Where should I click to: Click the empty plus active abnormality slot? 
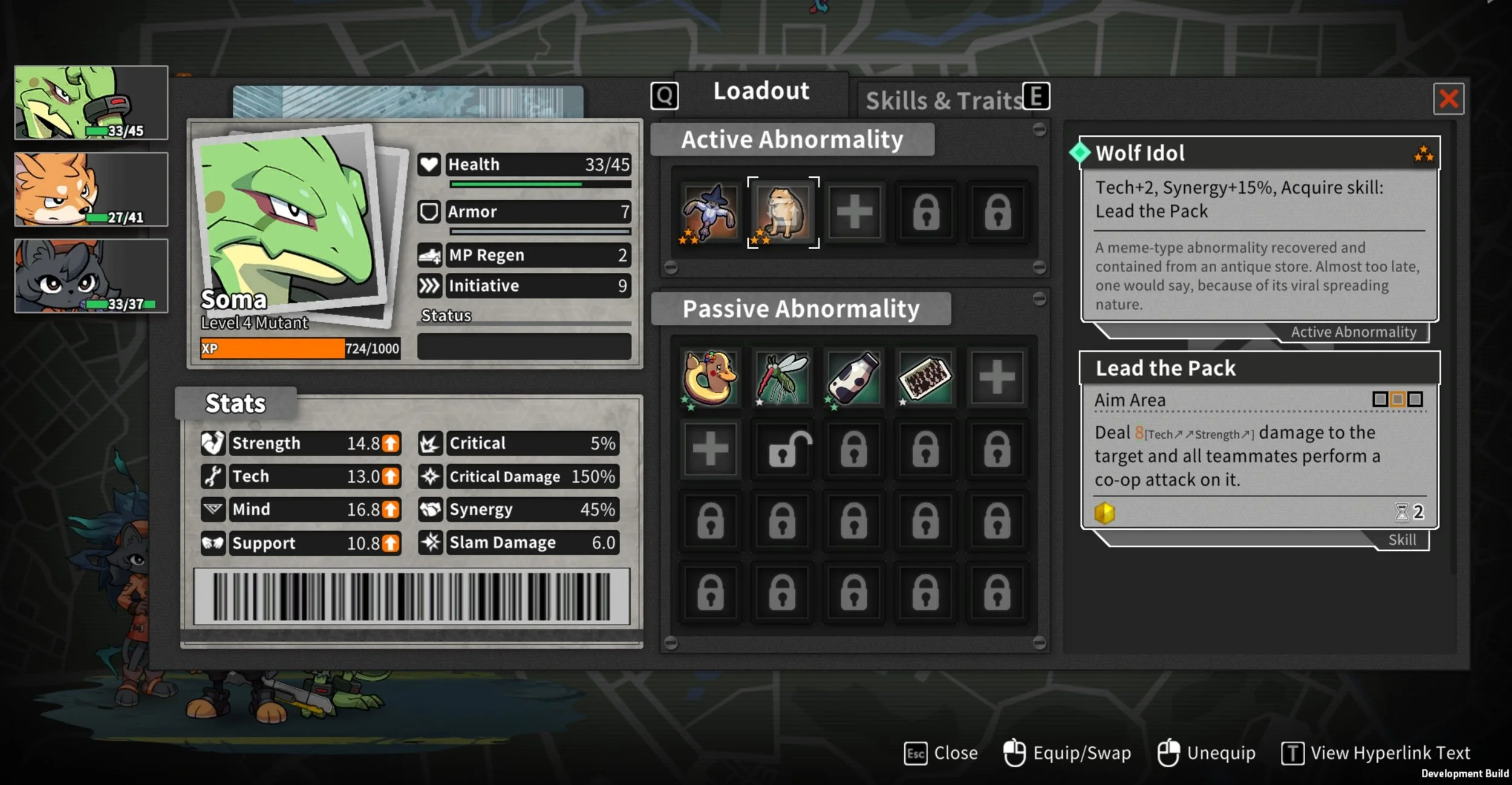(x=854, y=212)
